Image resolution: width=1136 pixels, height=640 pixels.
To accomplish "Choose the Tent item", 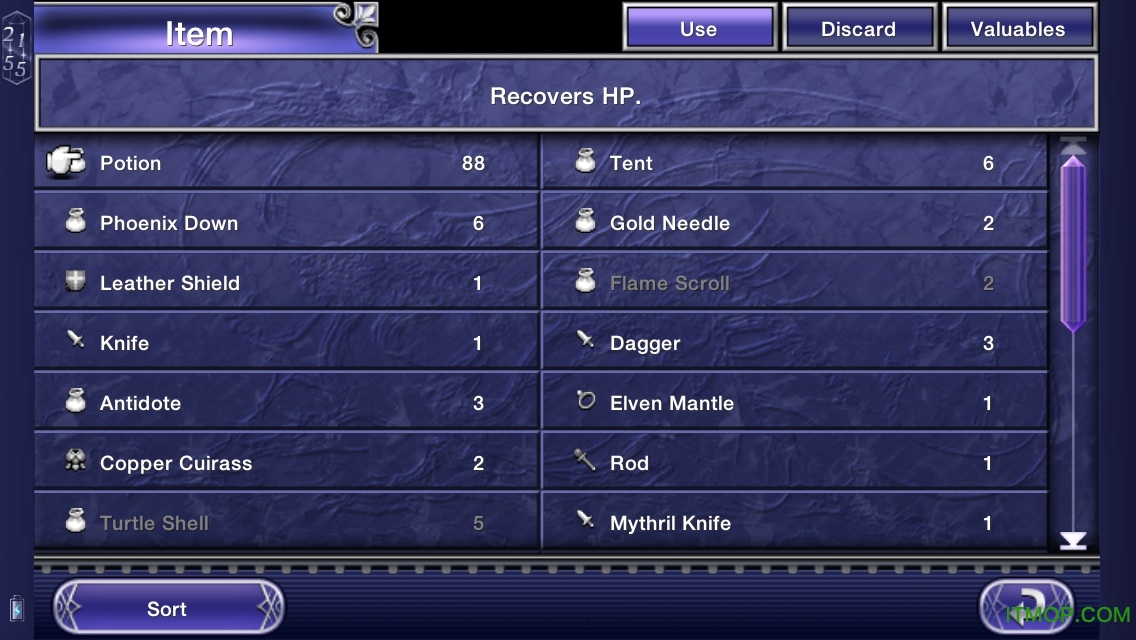I will pyautogui.click(x=794, y=163).
